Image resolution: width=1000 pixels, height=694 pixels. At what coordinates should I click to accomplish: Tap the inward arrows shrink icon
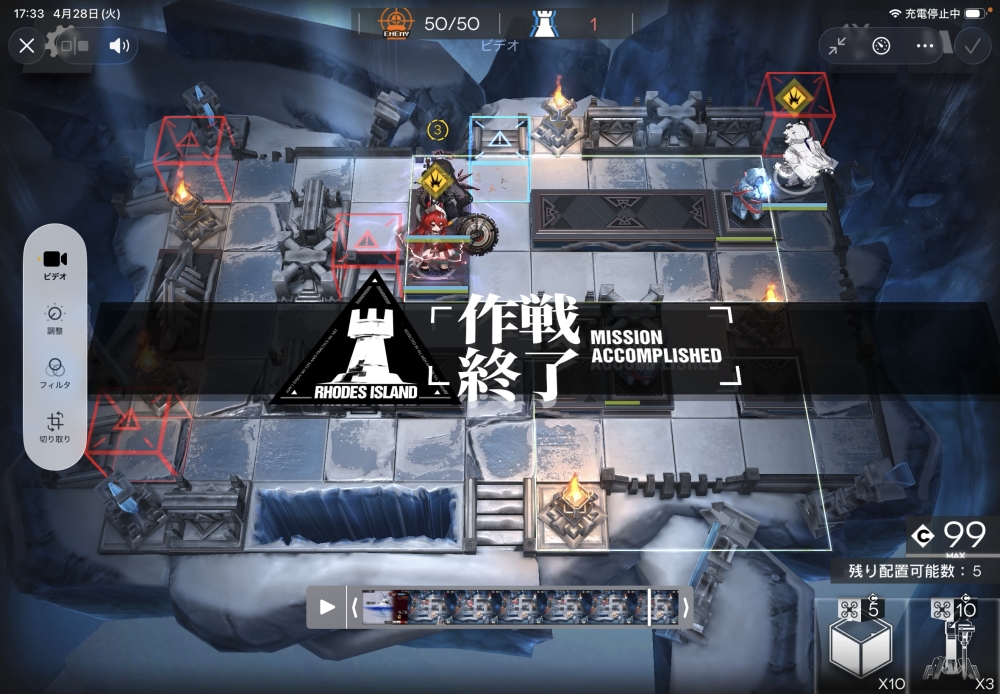[838, 45]
